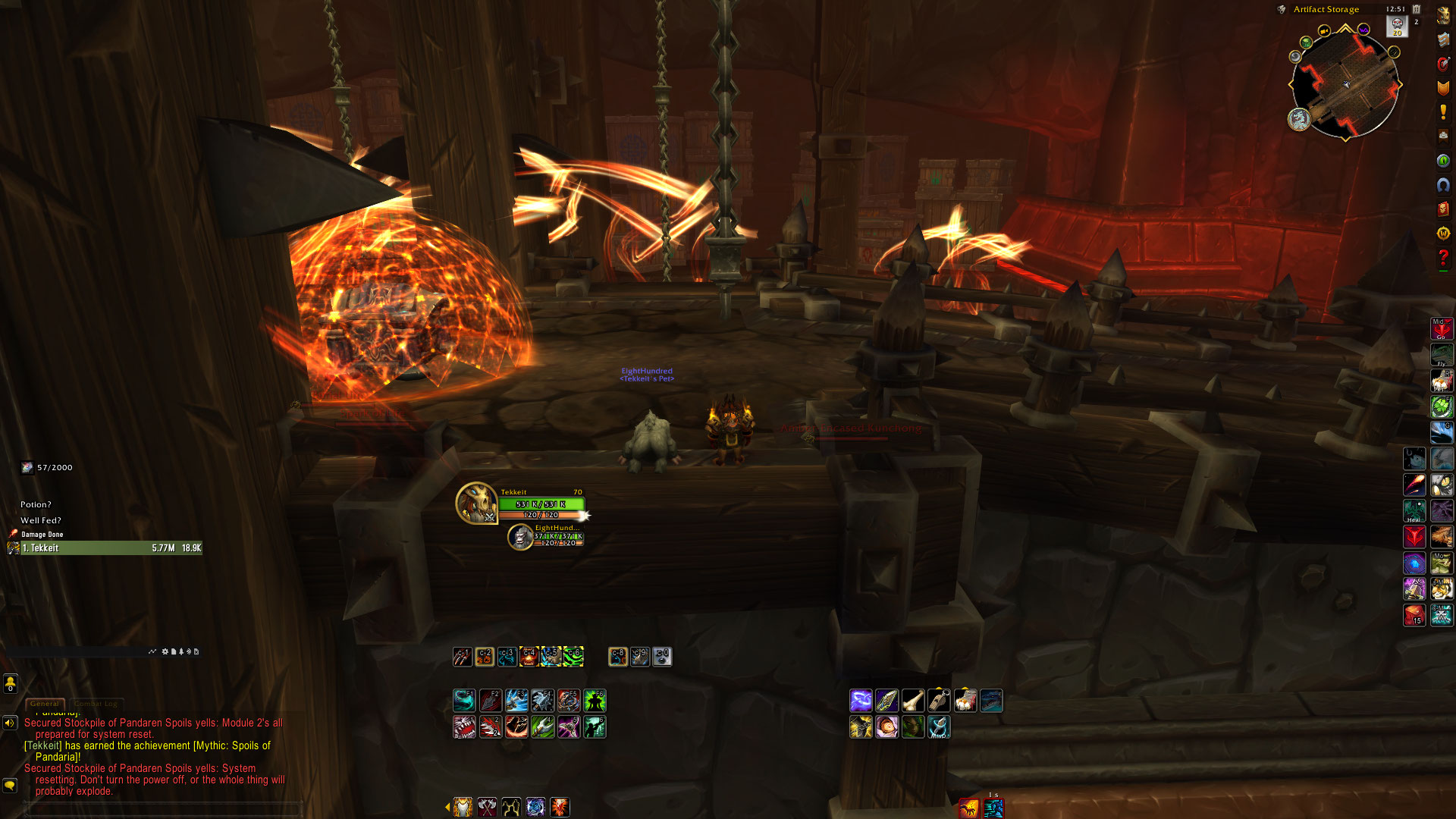Use the whistle action button
This screenshot has width=1456, height=819.
point(939,701)
